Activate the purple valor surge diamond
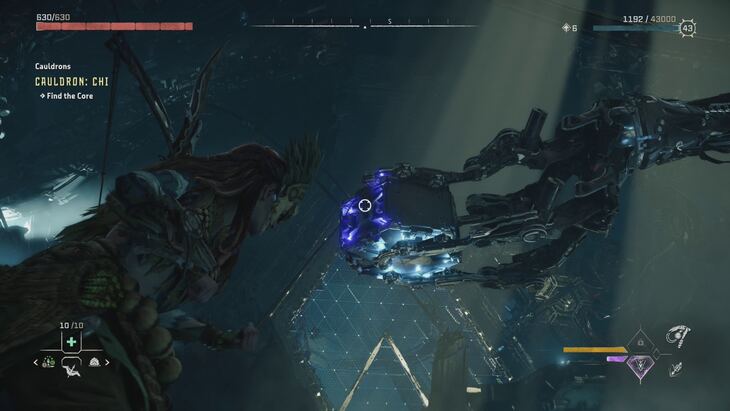This screenshot has width=730, height=411. click(638, 367)
